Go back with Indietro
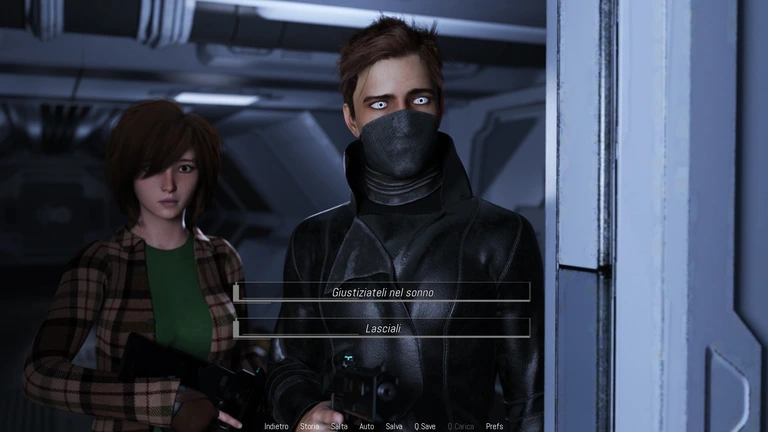The width and height of the screenshot is (768, 432). [x=276, y=426]
